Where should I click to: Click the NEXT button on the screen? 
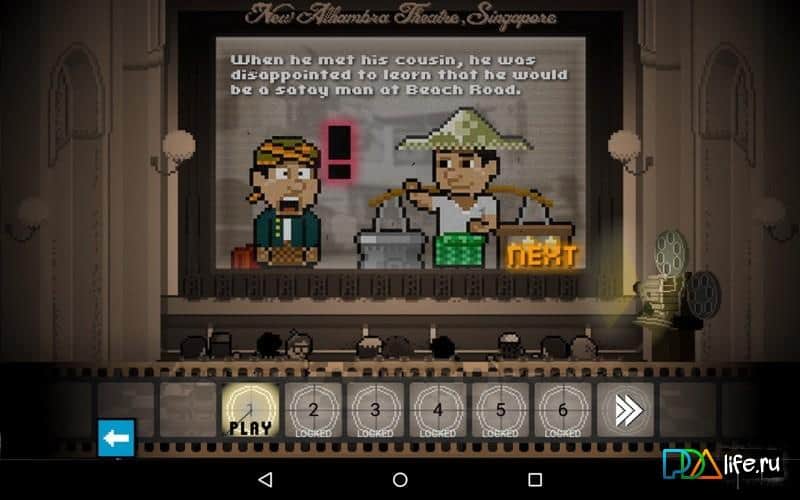(x=541, y=255)
